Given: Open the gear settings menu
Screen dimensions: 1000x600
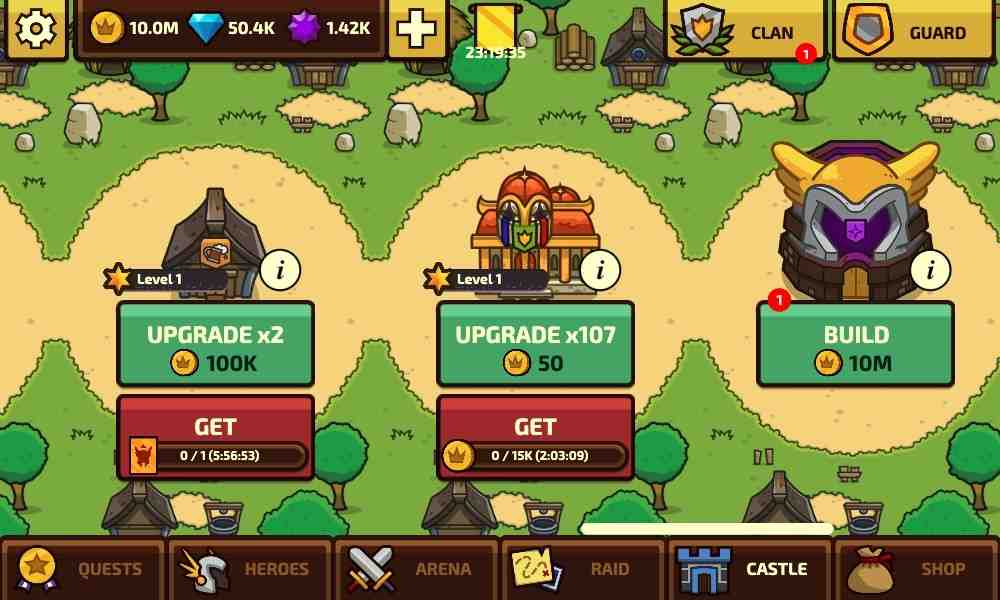Looking at the screenshot, I should 36,28.
